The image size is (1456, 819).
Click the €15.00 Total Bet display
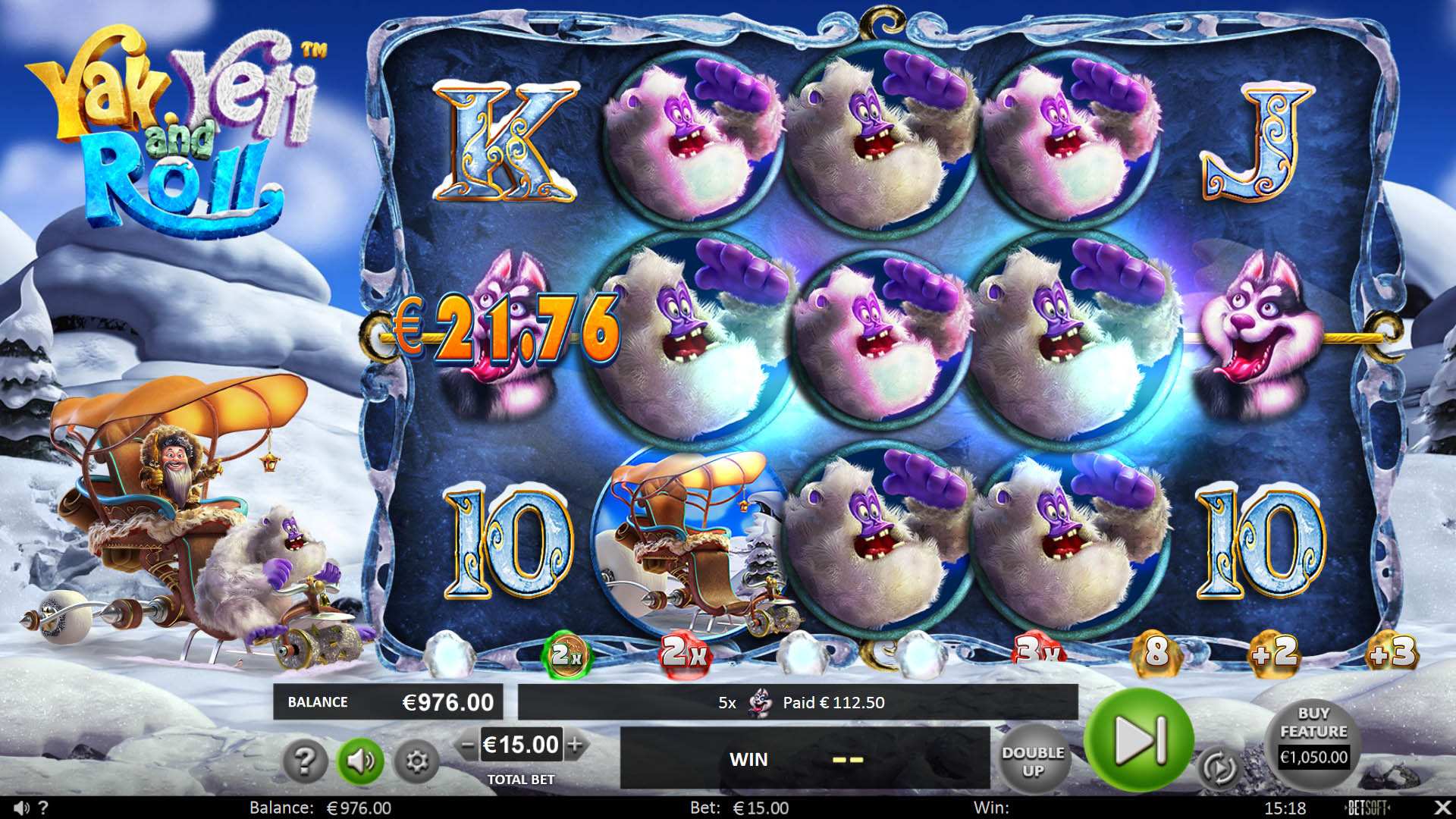(x=520, y=745)
